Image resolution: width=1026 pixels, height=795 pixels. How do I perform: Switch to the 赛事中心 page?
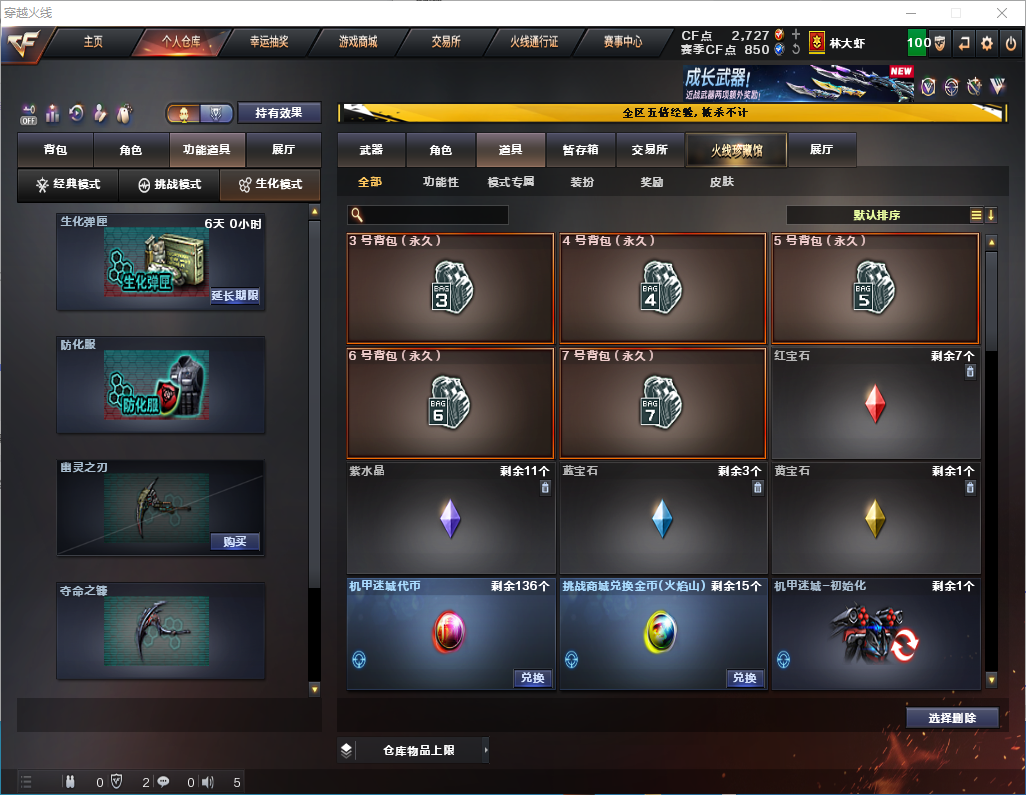(622, 42)
